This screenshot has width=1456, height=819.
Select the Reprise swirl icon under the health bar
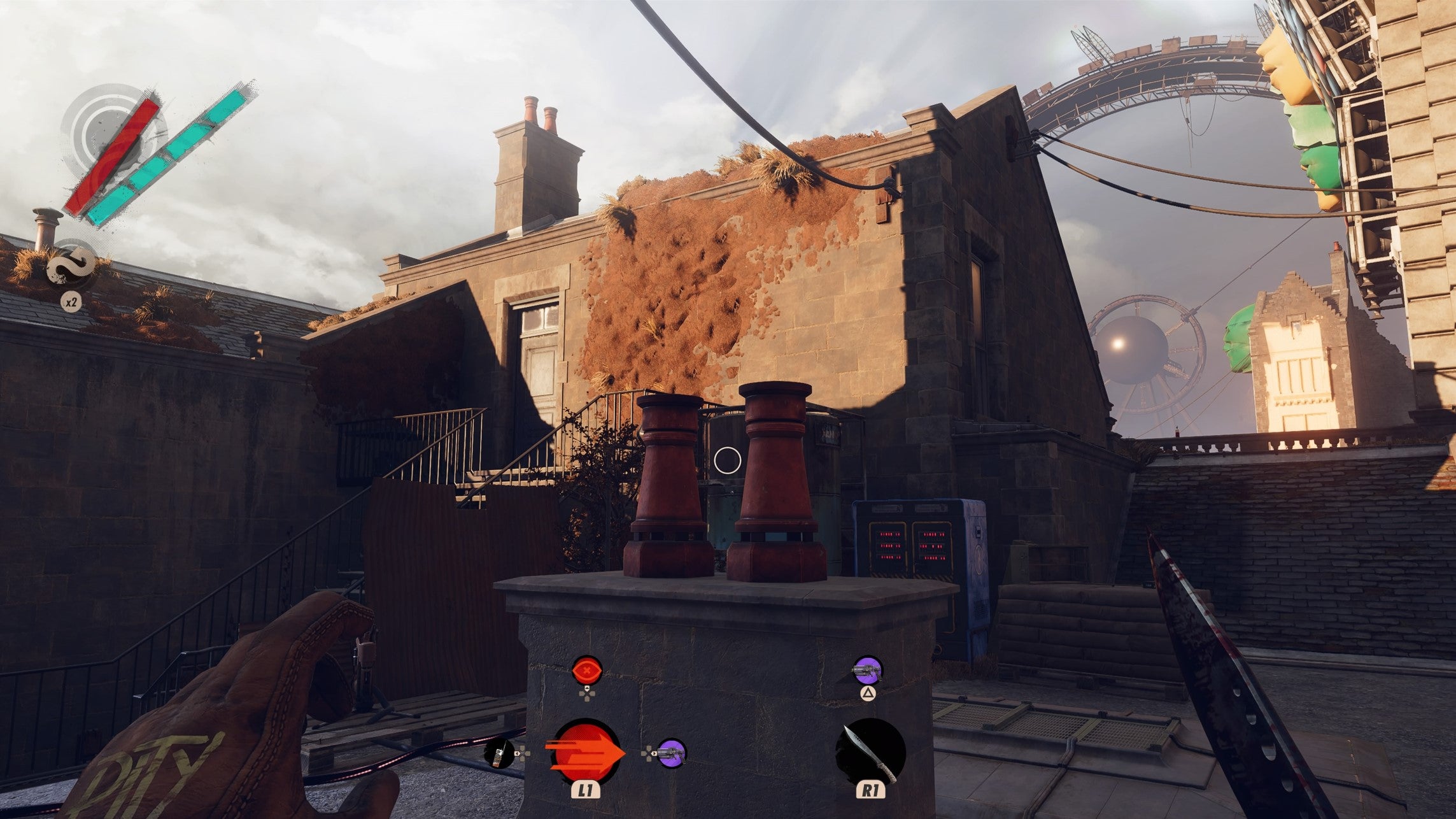point(72,264)
